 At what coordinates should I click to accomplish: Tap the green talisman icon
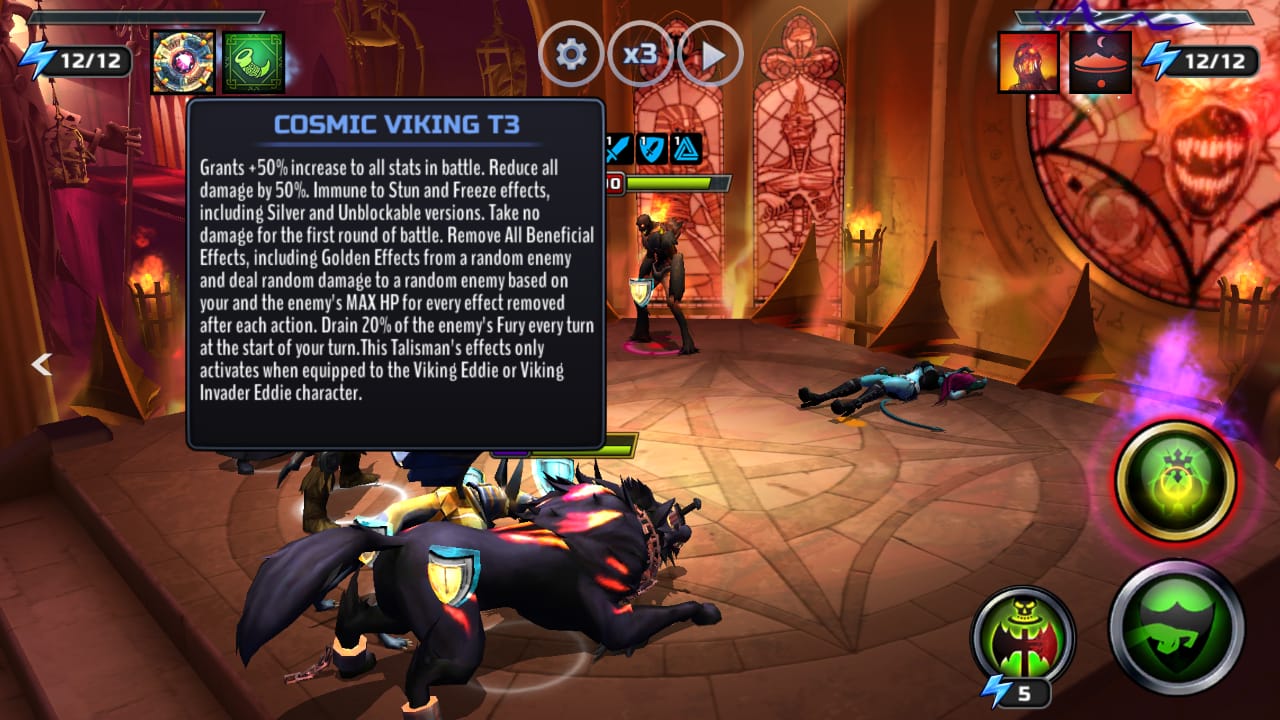coord(253,62)
